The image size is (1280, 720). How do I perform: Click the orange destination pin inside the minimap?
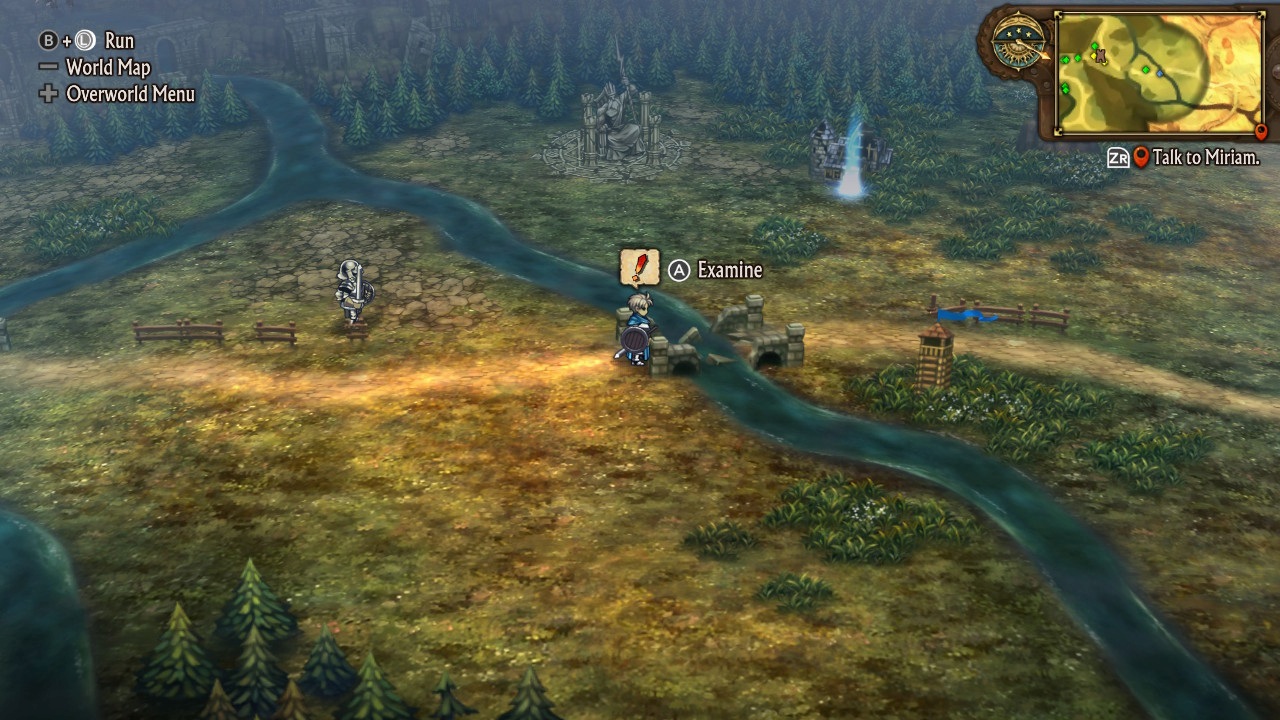[x=1260, y=132]
